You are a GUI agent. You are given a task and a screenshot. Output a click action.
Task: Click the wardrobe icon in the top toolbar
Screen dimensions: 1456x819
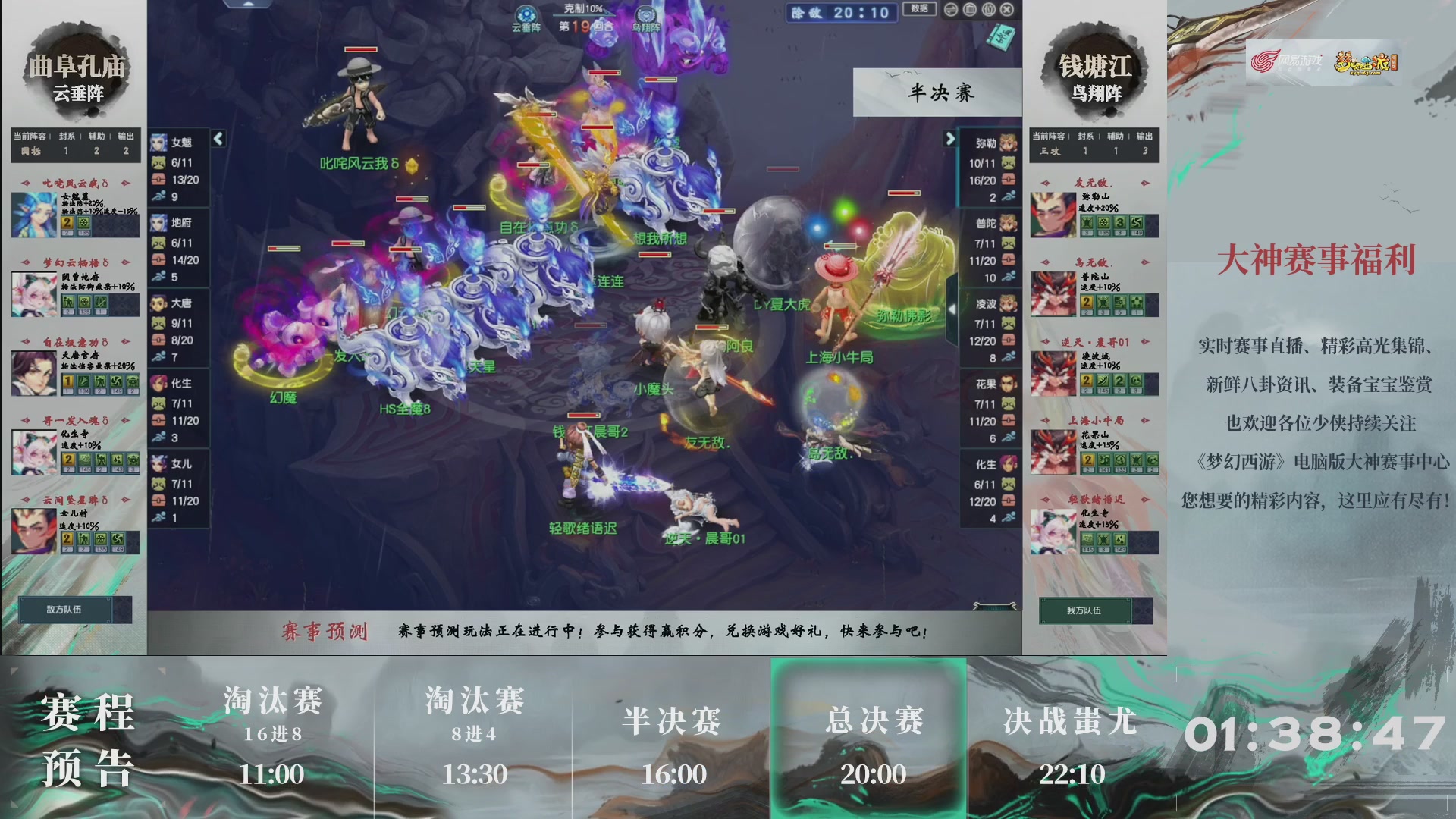(987, 10)
